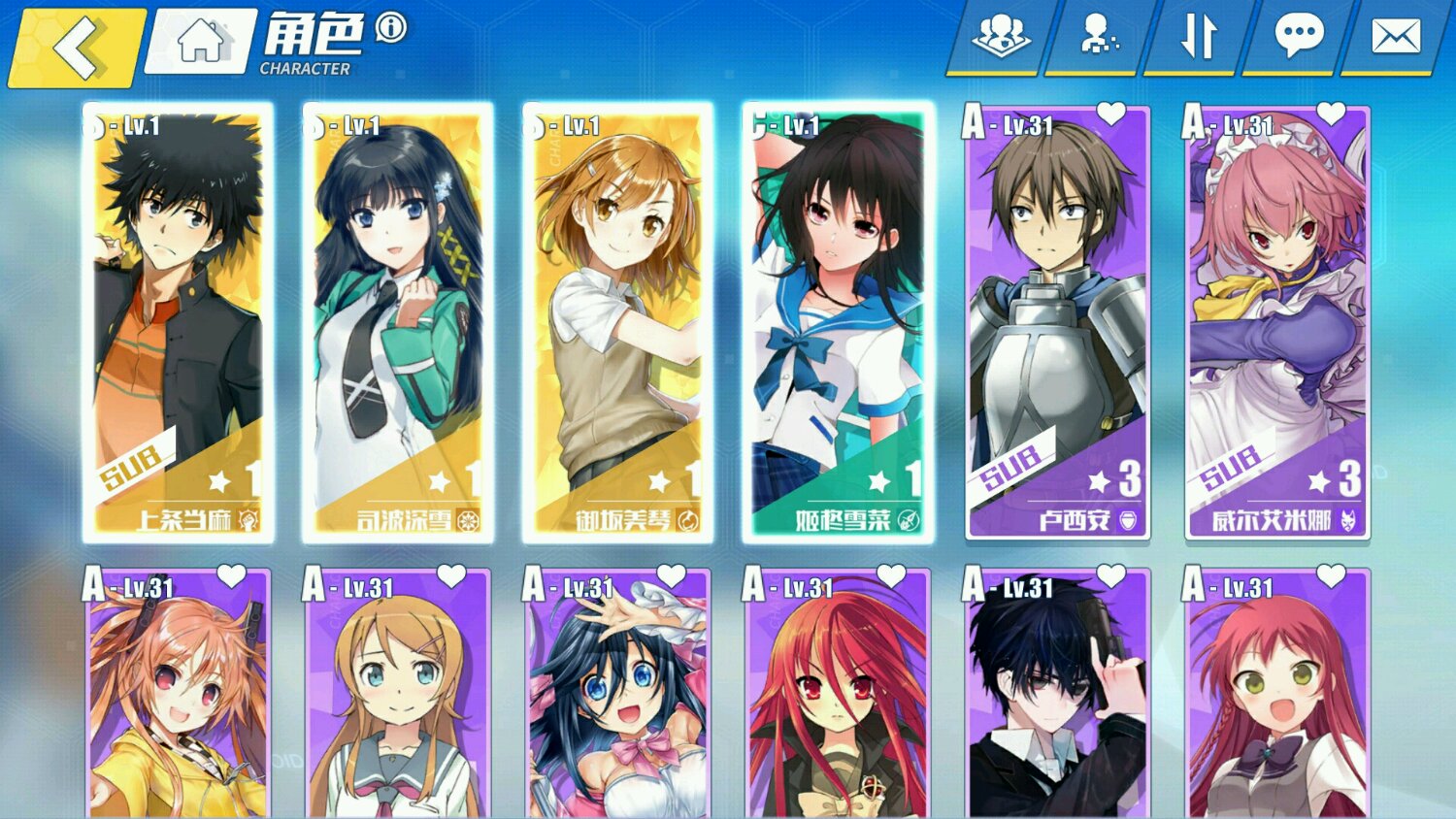Toggle the heart favorite on 卢西安 card
The height and width of the screenshot is (819, 1456).
click(x=1111, y=115)
